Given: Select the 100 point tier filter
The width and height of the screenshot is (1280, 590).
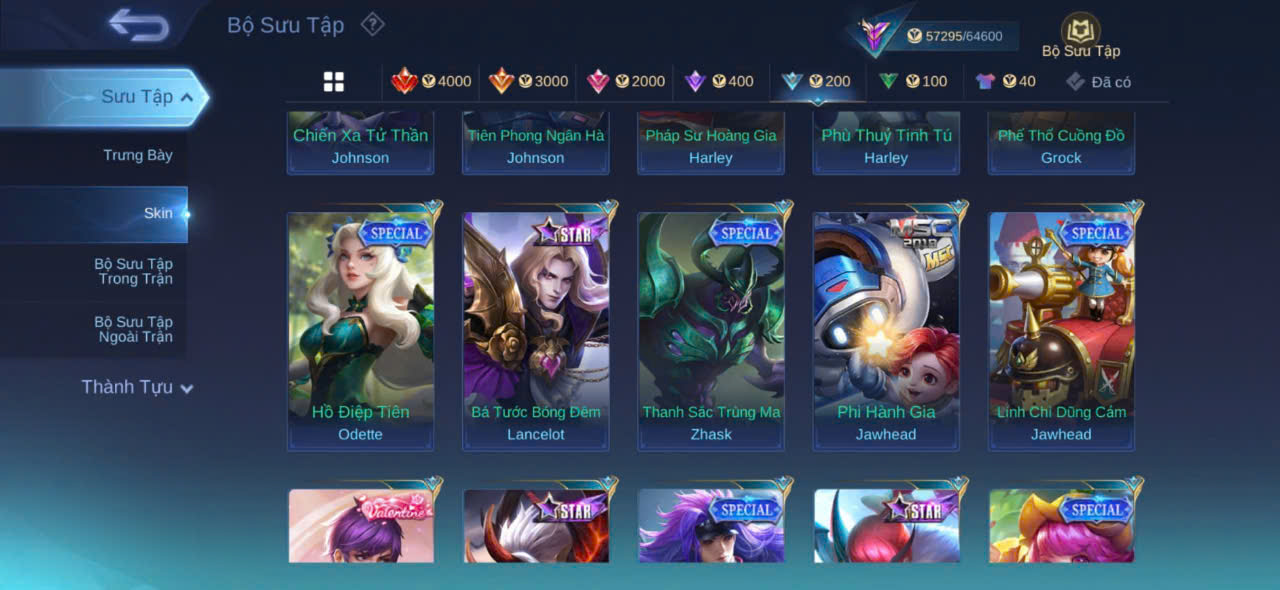Looking at the screenshot, I should point(912,81).
